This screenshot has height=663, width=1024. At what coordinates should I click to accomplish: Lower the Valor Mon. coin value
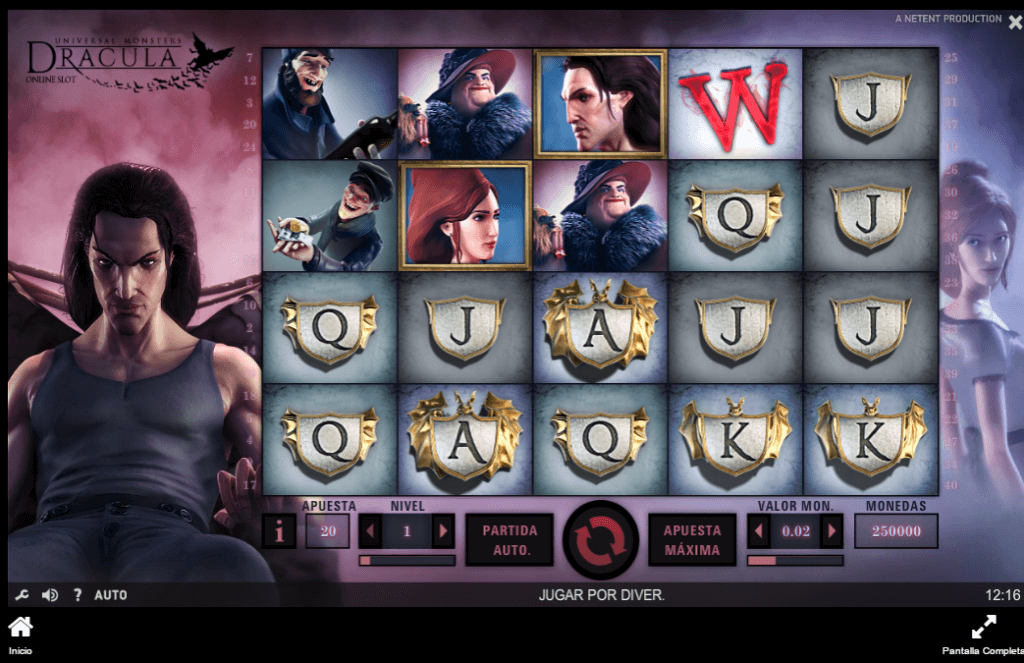[x=759, y=532]
